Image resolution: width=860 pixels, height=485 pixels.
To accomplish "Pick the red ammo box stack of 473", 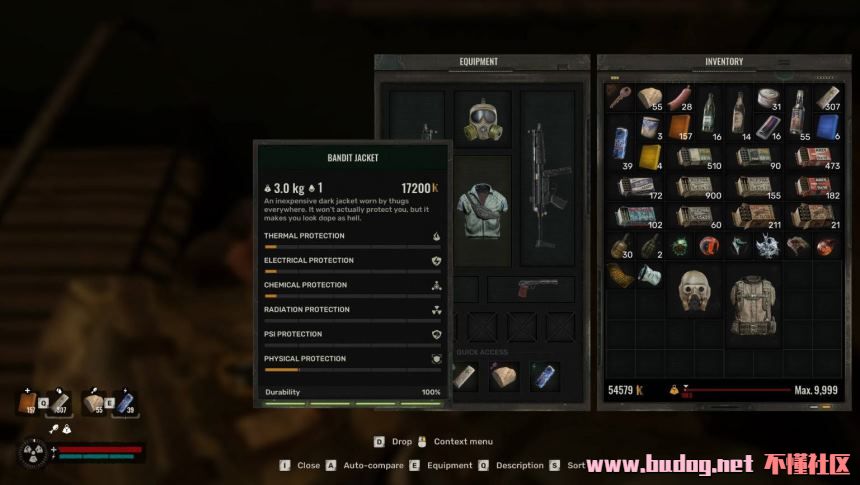I will (812, 157).
